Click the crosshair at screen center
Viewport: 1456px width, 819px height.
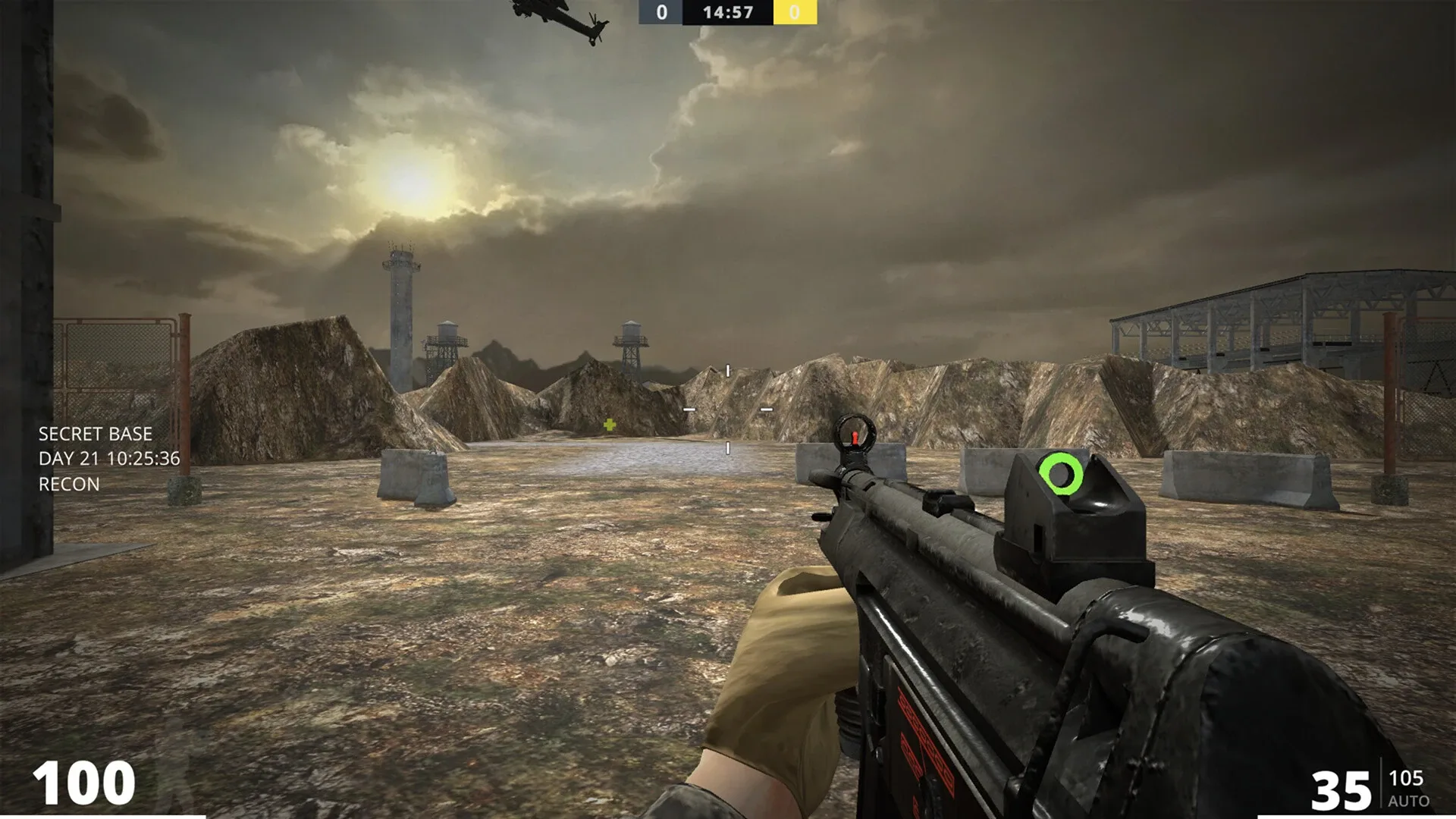(728, 409)
